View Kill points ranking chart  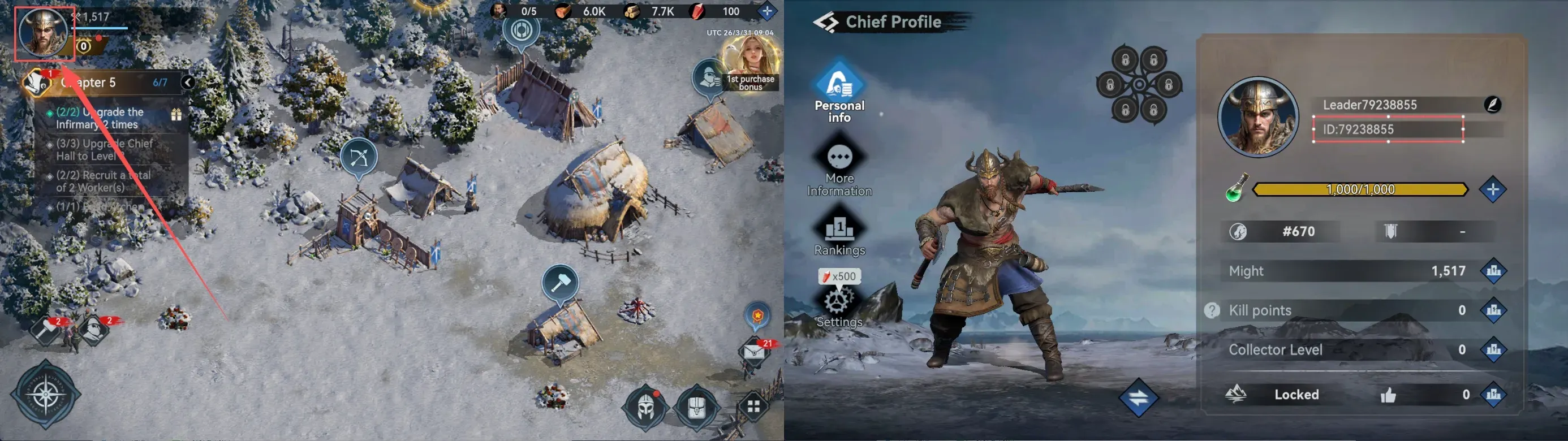click(1493, 310)
